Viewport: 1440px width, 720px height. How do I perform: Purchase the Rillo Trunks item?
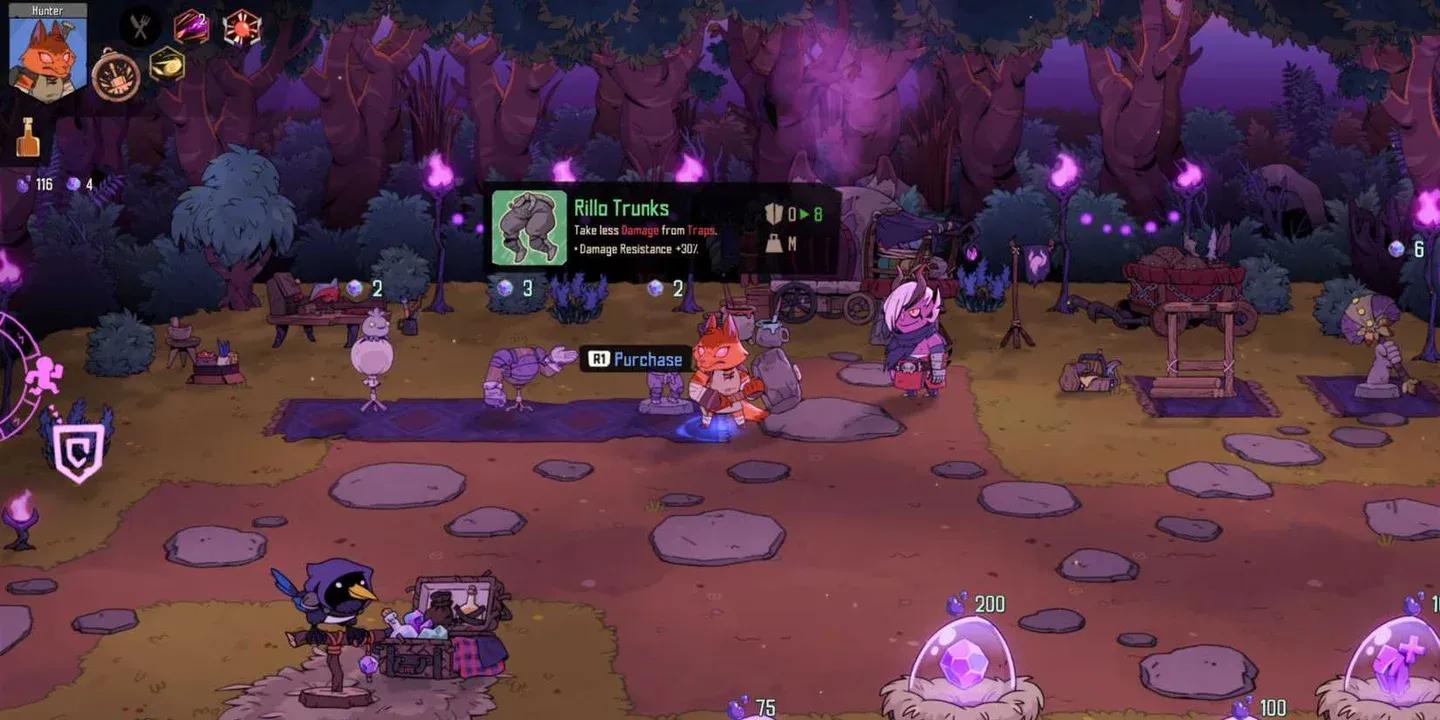pos(635,360)
